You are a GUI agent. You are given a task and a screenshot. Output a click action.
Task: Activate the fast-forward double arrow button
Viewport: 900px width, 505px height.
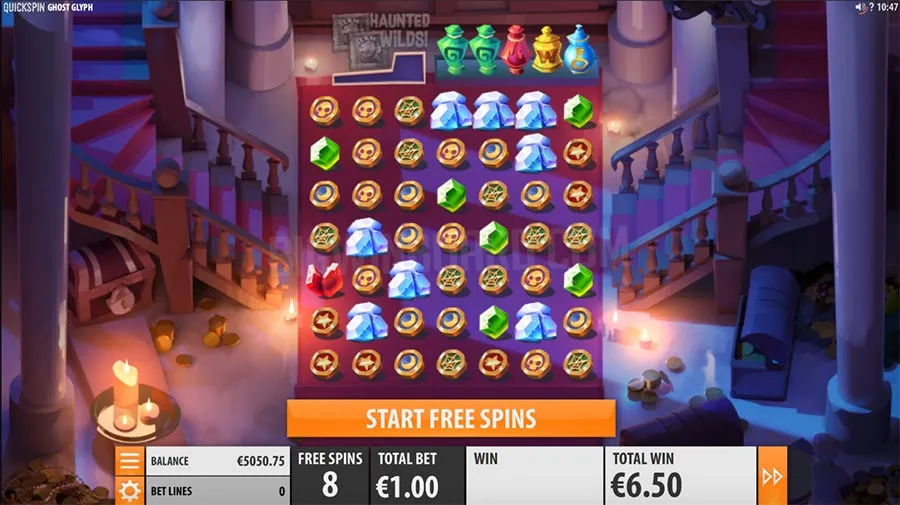click(772, 476)
